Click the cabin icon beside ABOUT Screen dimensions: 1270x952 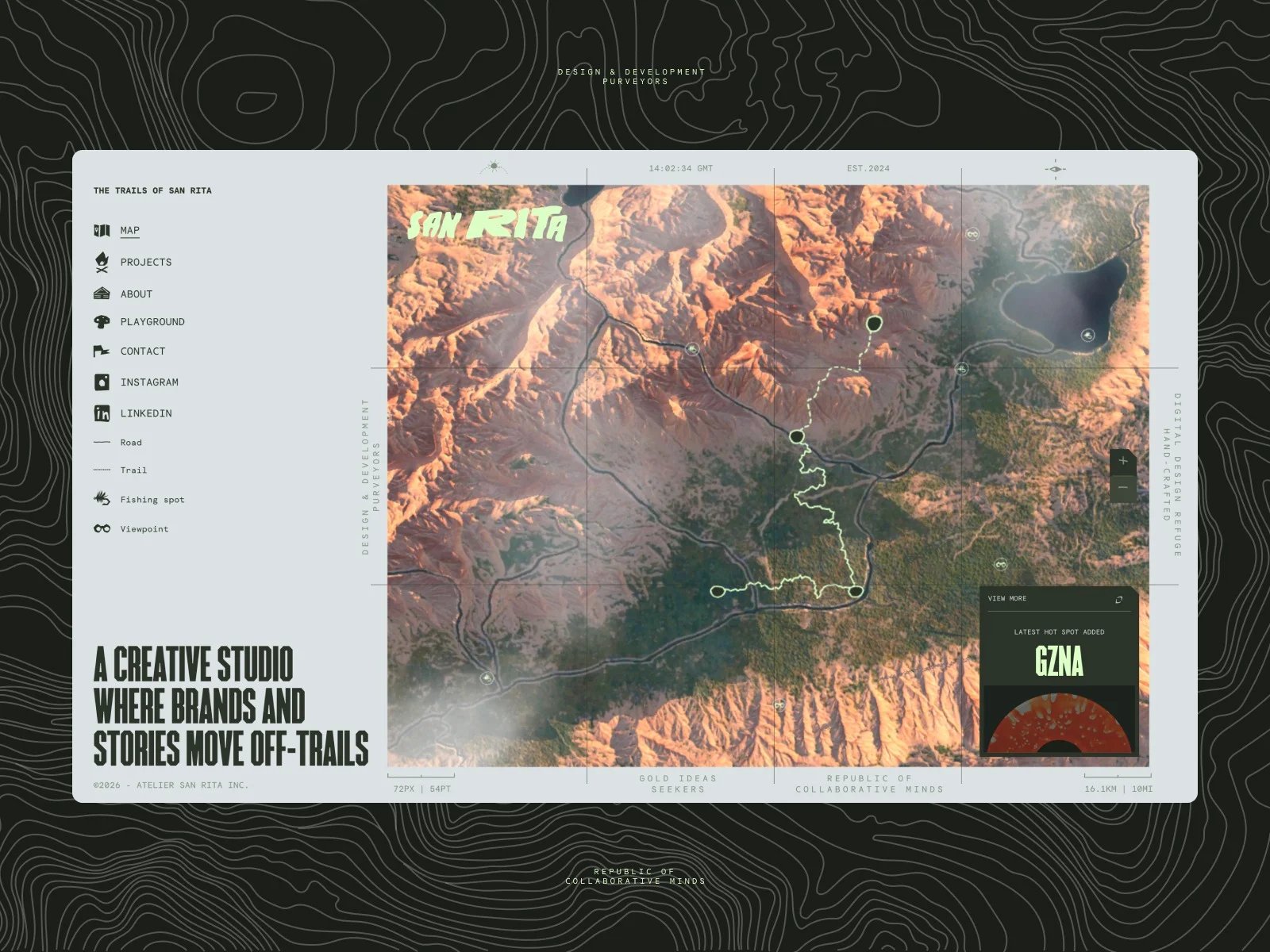[102, 293]
